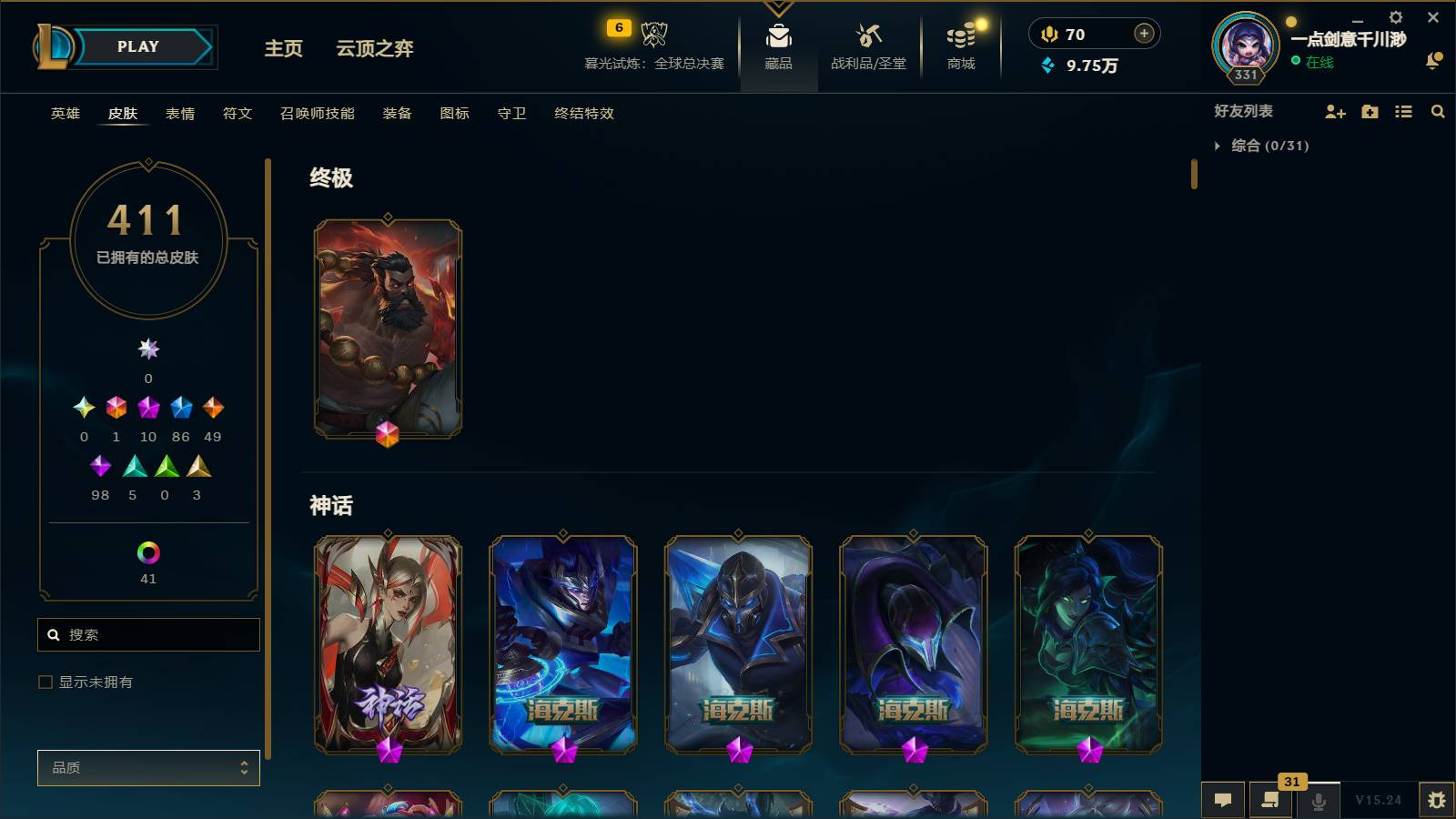Click the 搜索 skin search field

(148, 634)
